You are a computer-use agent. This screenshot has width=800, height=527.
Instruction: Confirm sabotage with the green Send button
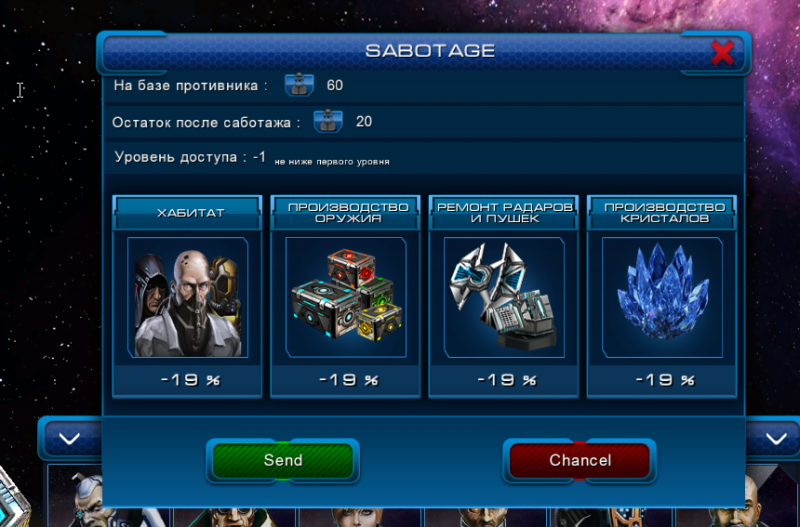coord(283,460)
